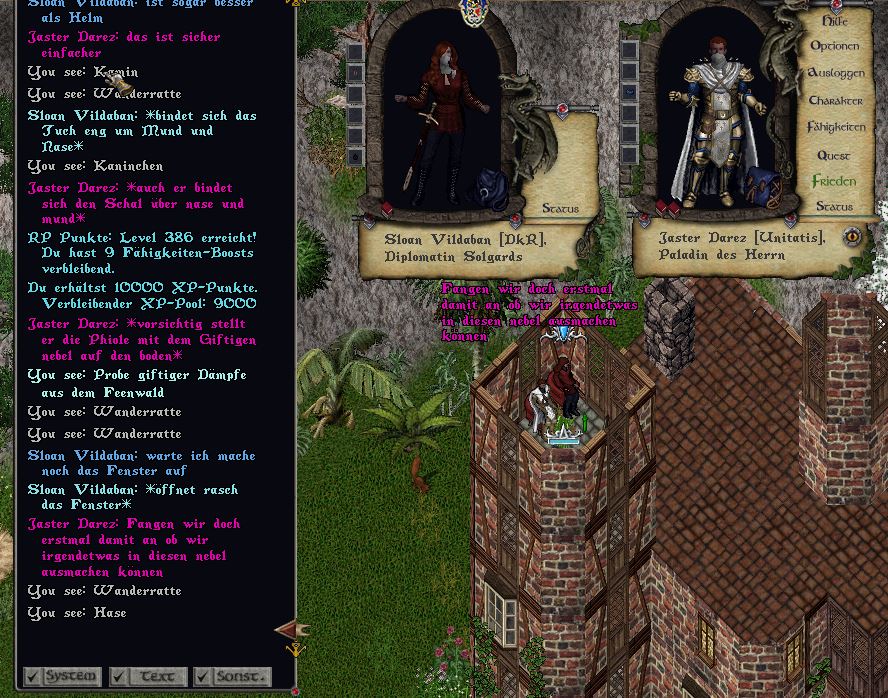Open Status on Jaster Darez's paperdoll

pyautogui.click(x=833, y=207)
